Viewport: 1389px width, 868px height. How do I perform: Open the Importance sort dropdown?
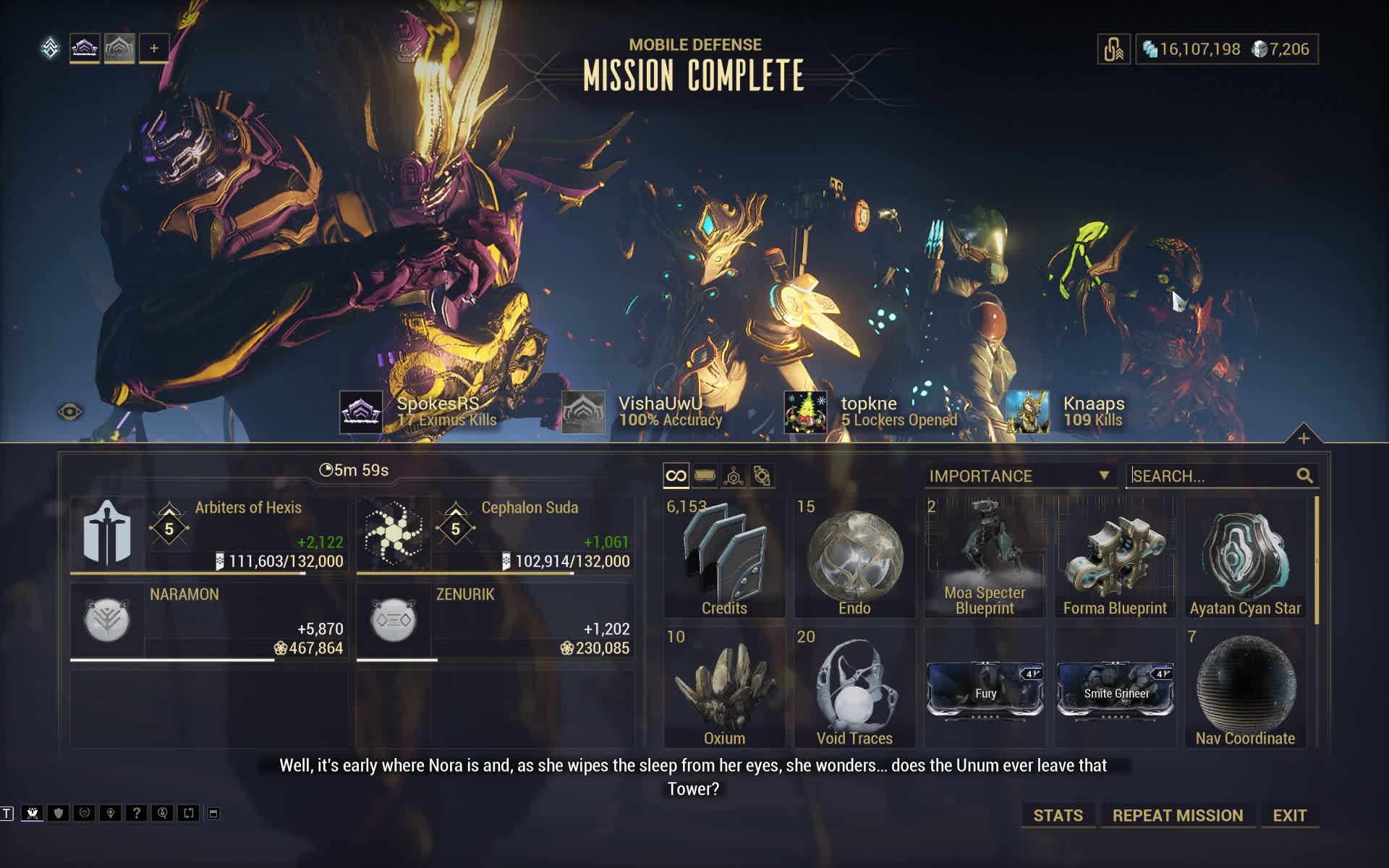tap(1019, 476)
